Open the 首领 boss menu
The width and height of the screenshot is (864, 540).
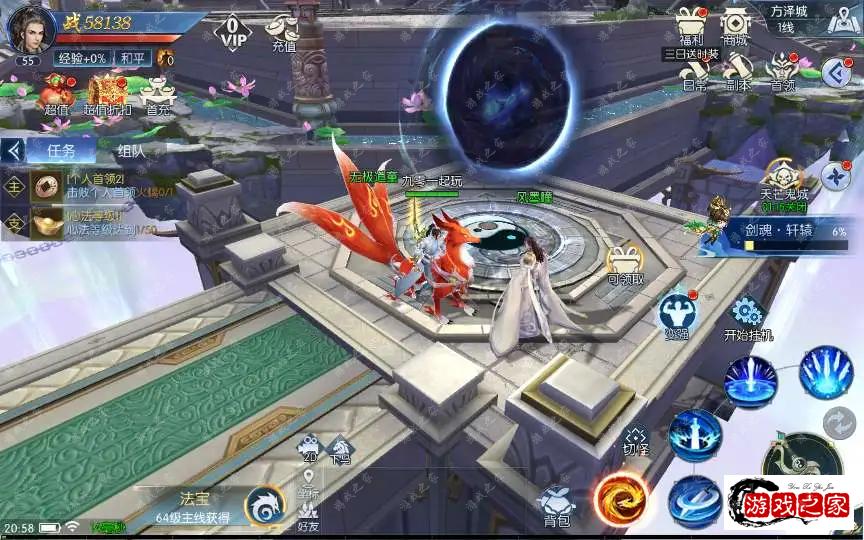click(782, 70)
